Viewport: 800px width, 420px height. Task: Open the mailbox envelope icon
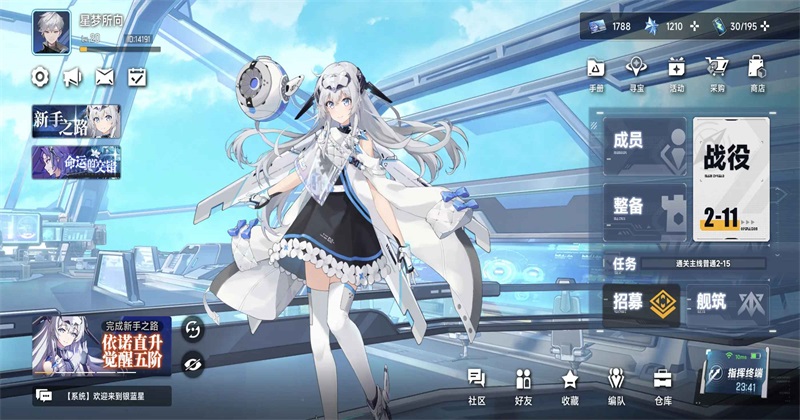(104, 76)
